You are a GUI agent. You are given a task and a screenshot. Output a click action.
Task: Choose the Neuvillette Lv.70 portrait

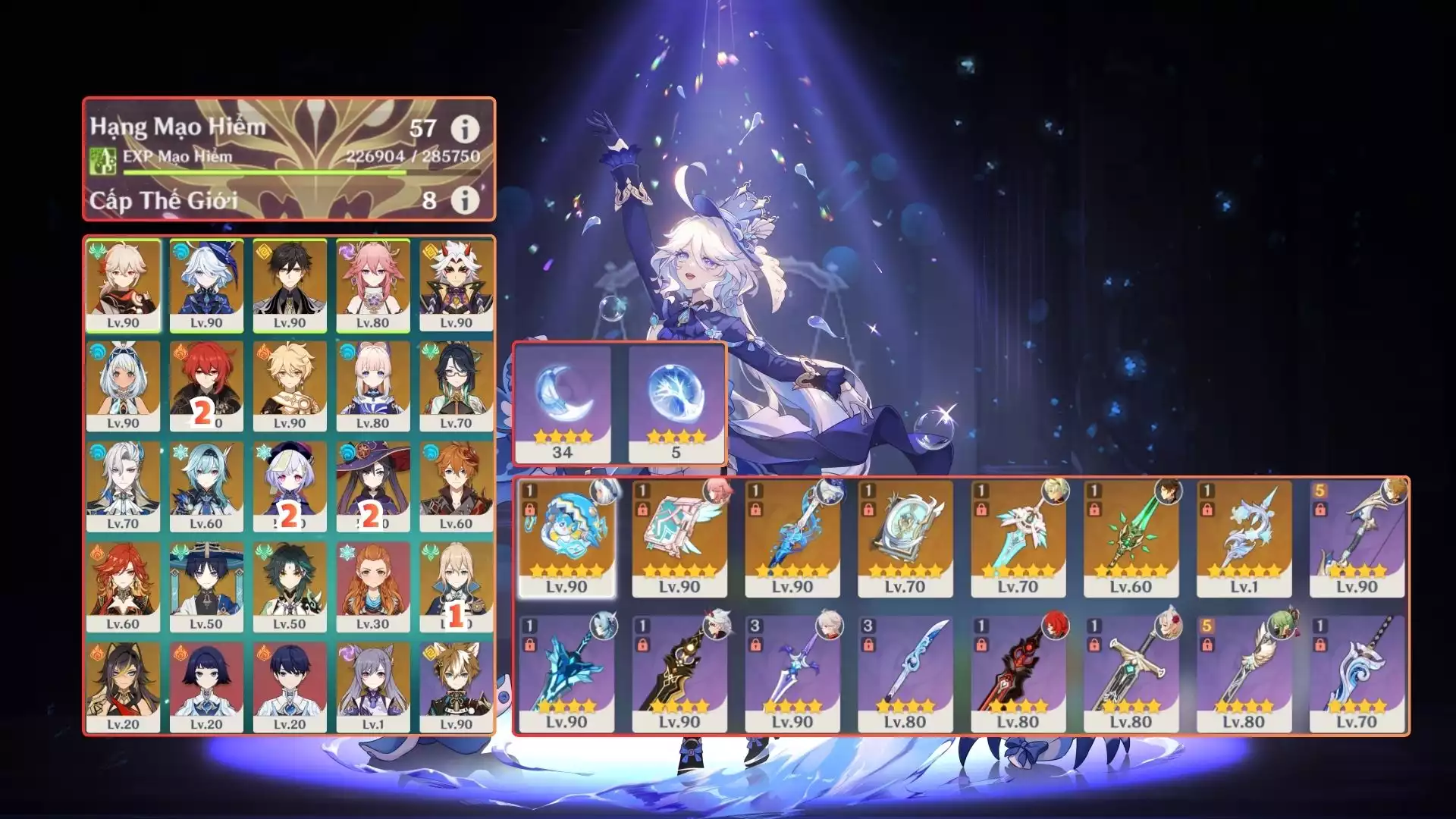(x=123, y=487)
